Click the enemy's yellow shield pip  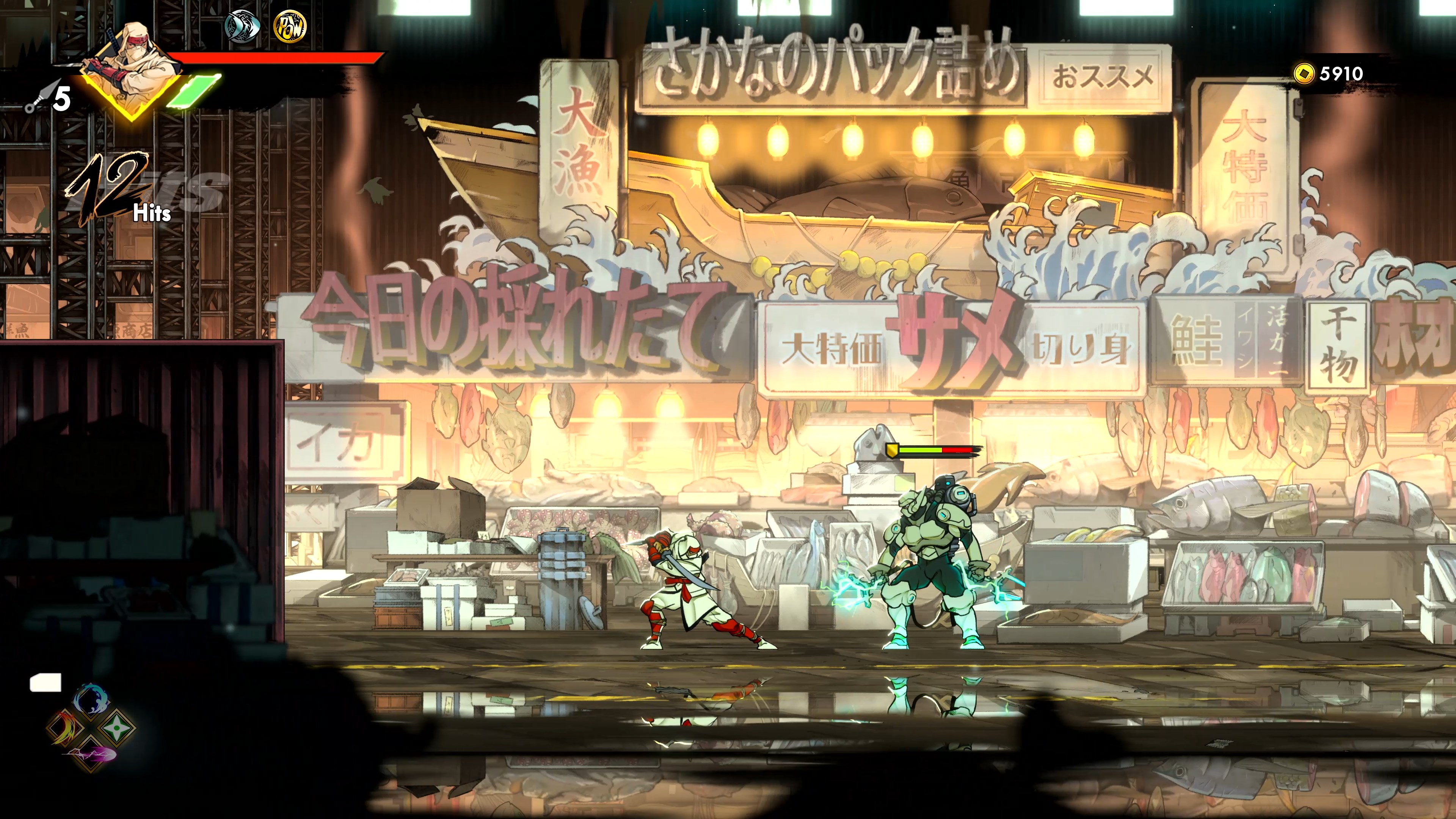click(893, 451)
